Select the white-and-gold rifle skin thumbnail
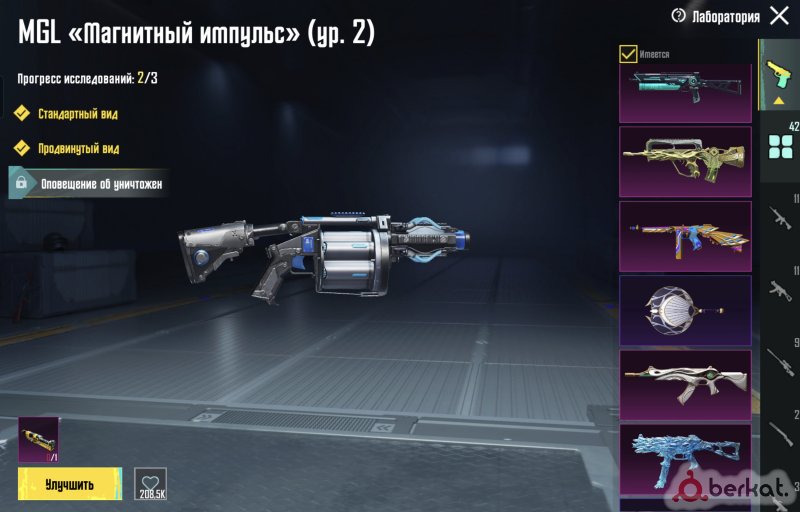 point(685,384)
